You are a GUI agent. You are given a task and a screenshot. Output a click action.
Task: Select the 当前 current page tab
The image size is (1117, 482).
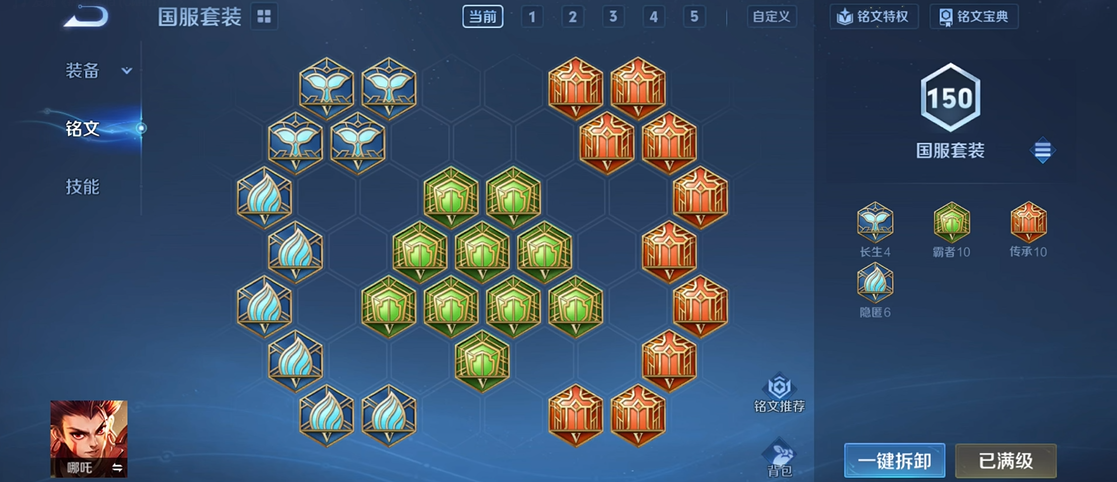pyautogui.click(x=483, y=17)
